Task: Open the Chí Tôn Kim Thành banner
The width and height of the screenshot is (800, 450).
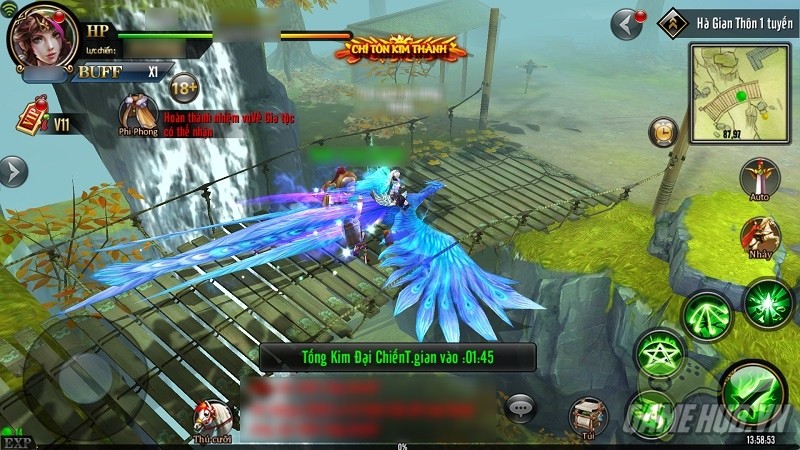Action: pos(407,47)
